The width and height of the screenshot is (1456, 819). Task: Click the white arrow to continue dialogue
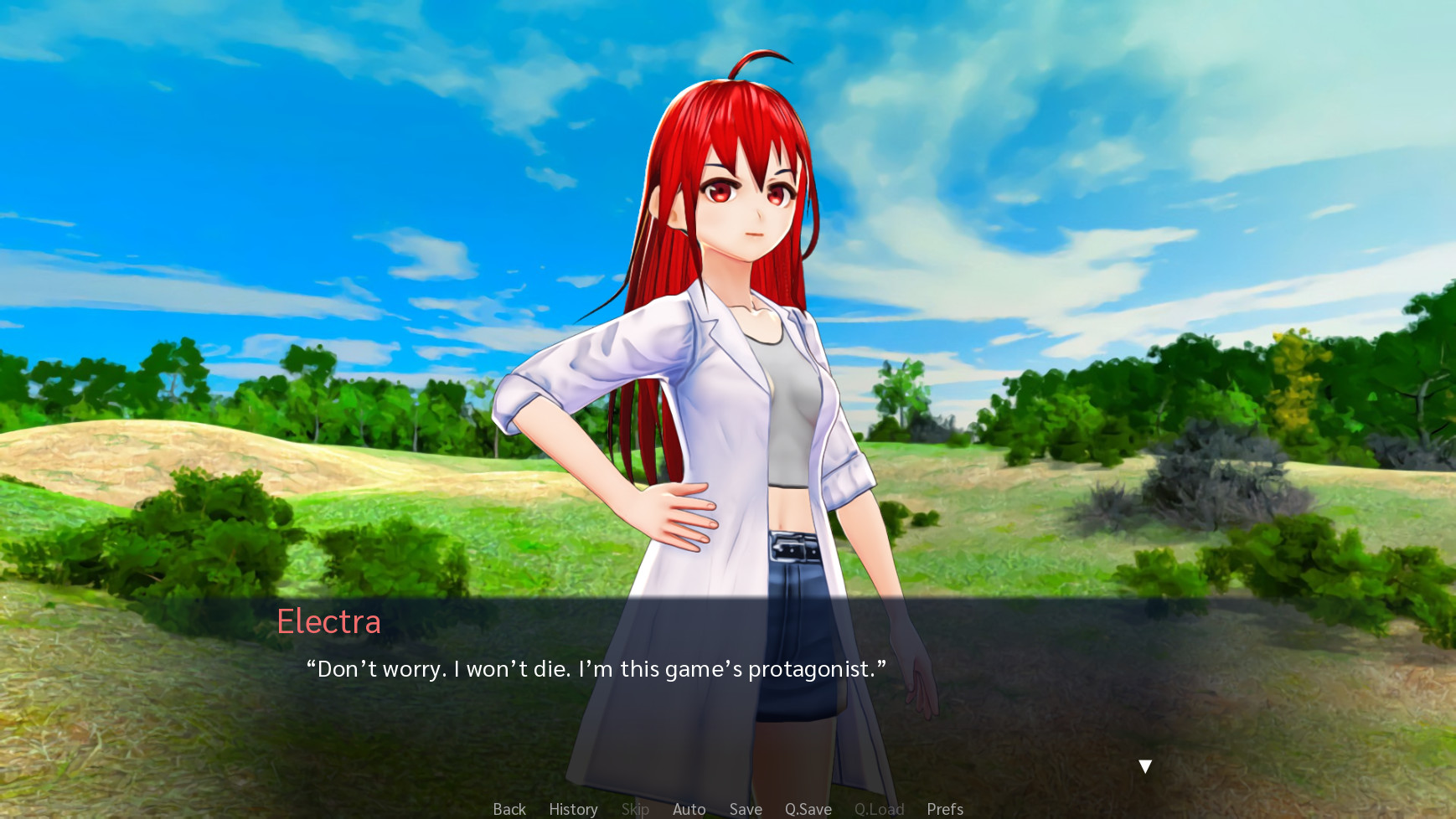coord(1145,766)
